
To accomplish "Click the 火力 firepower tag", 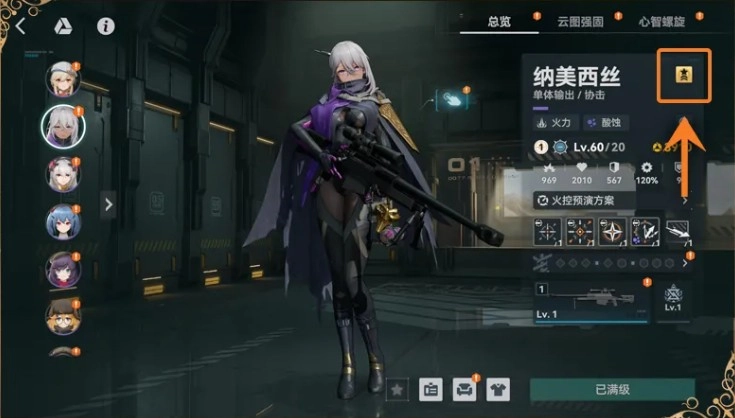I will tap(553, 123).
